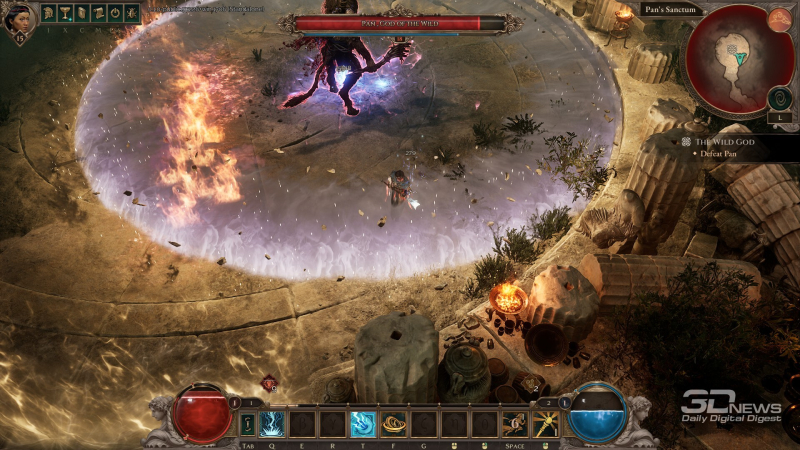800x450 pixels.
Task: Activate the glowing blue swirl skill
Action: [363, 424]
